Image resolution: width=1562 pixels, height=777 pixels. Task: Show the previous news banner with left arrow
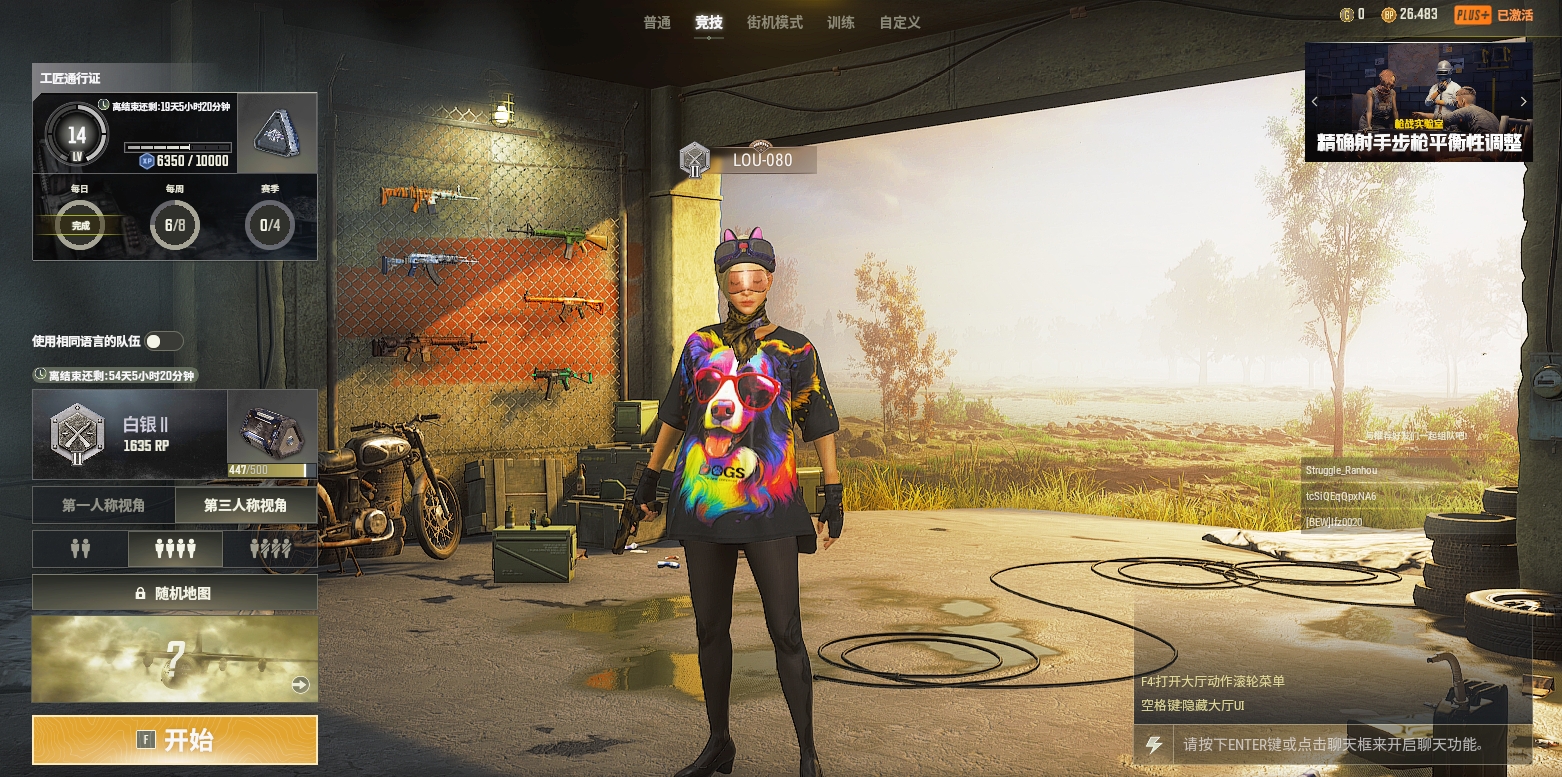[1315, 101]
